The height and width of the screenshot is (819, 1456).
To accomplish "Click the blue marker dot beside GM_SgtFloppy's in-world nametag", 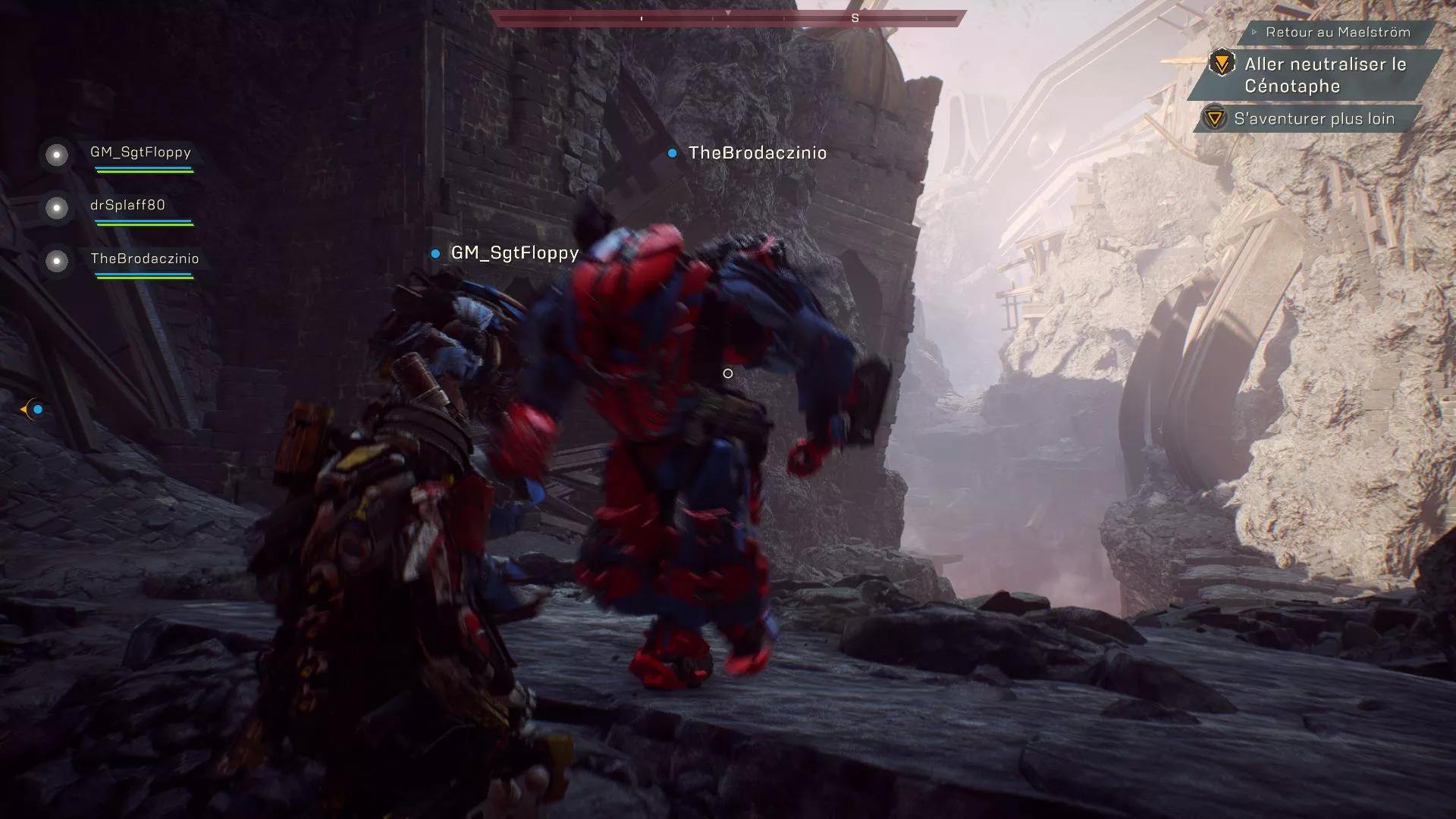I will (x=436, y=254).
